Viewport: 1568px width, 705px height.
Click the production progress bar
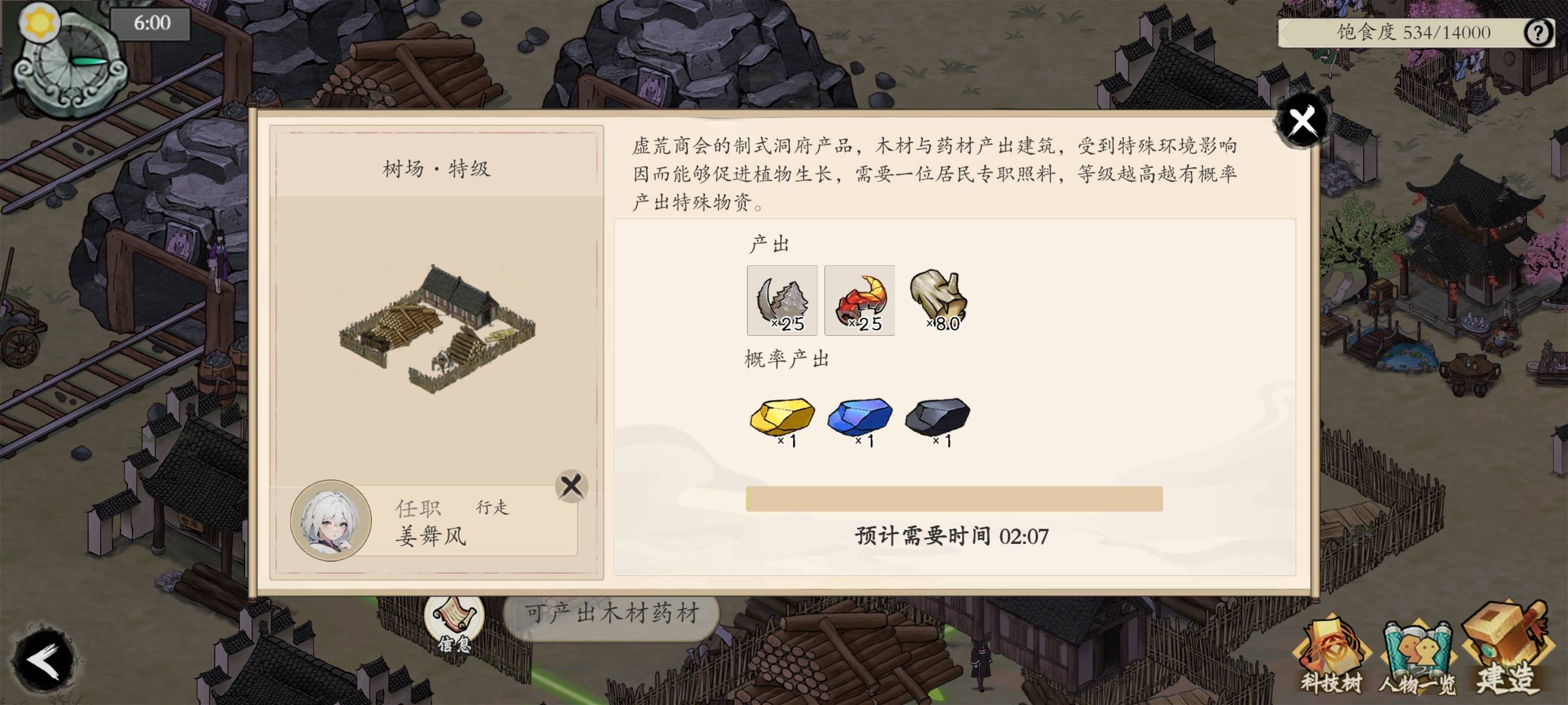956,500
